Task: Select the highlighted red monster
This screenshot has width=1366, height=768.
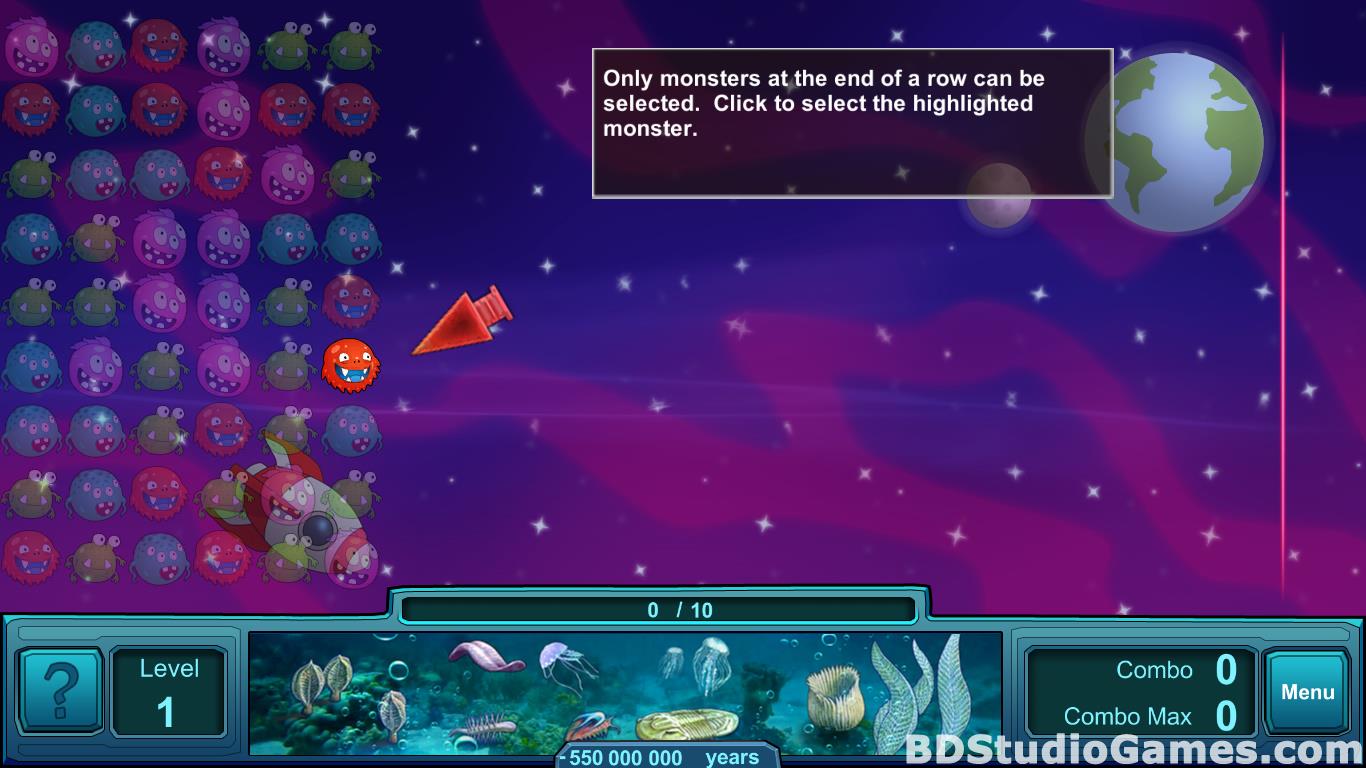Action: tap(349, 365)
